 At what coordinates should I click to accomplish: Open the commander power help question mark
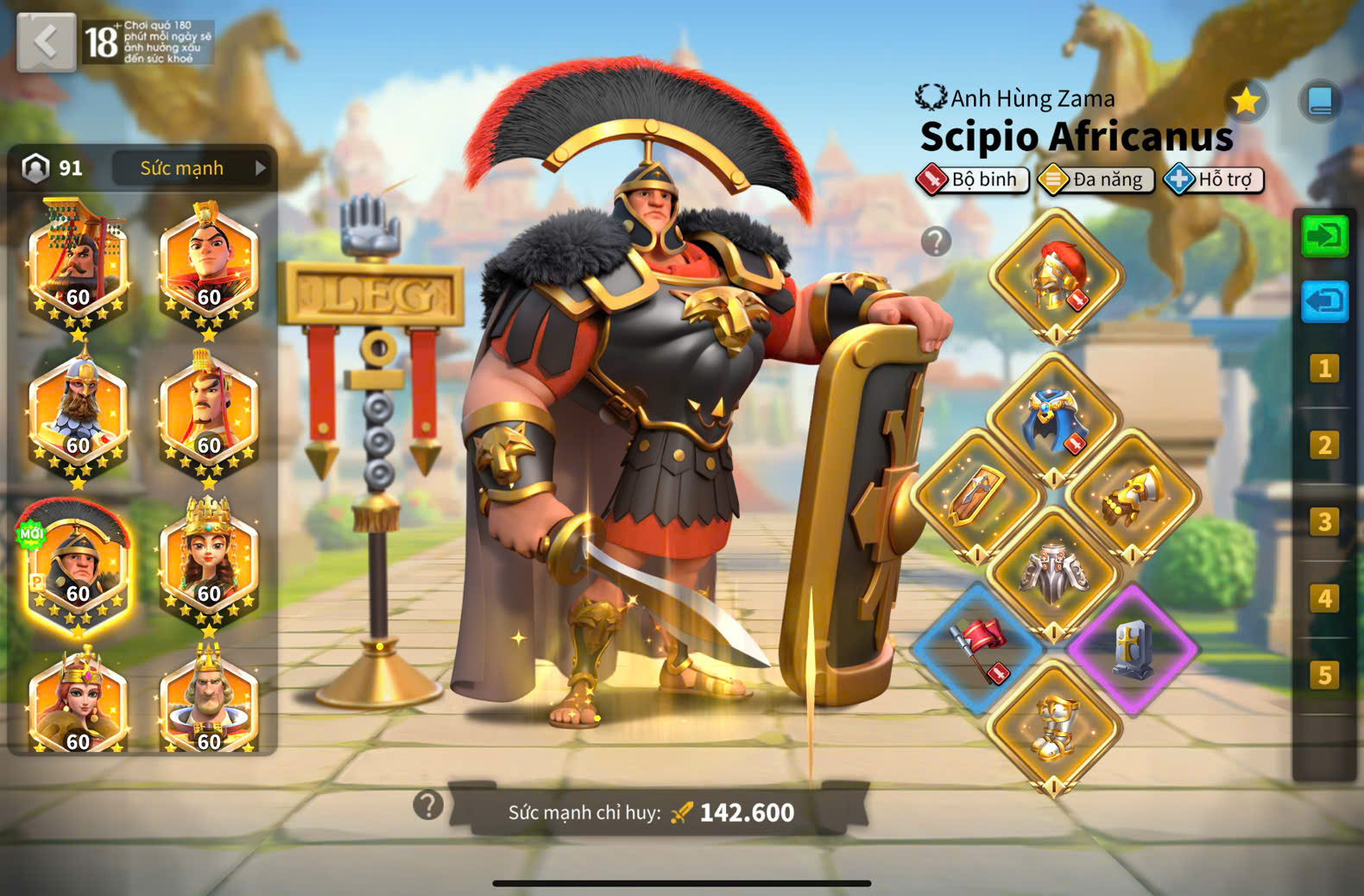point(428,805)
